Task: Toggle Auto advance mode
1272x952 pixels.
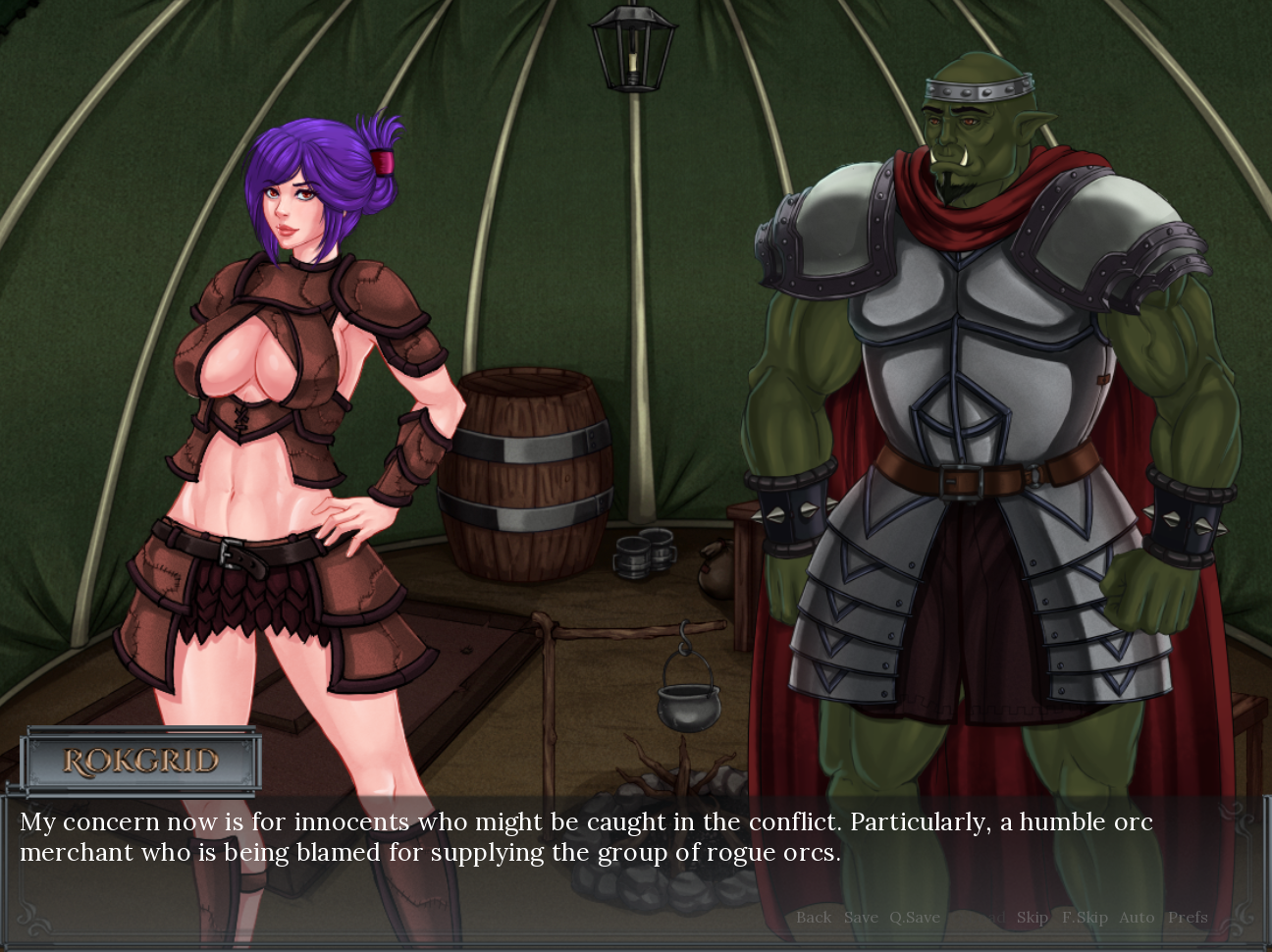Action: (x=1137, y=918)
